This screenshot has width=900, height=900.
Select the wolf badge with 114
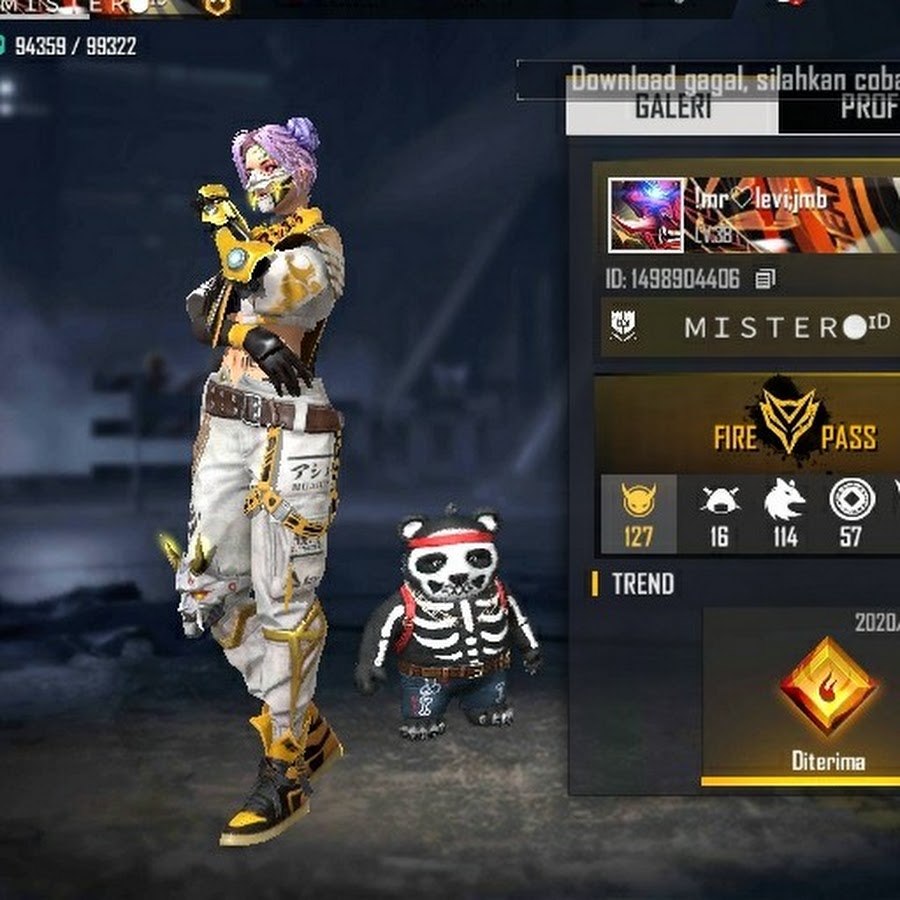click(x=785, y=514)
